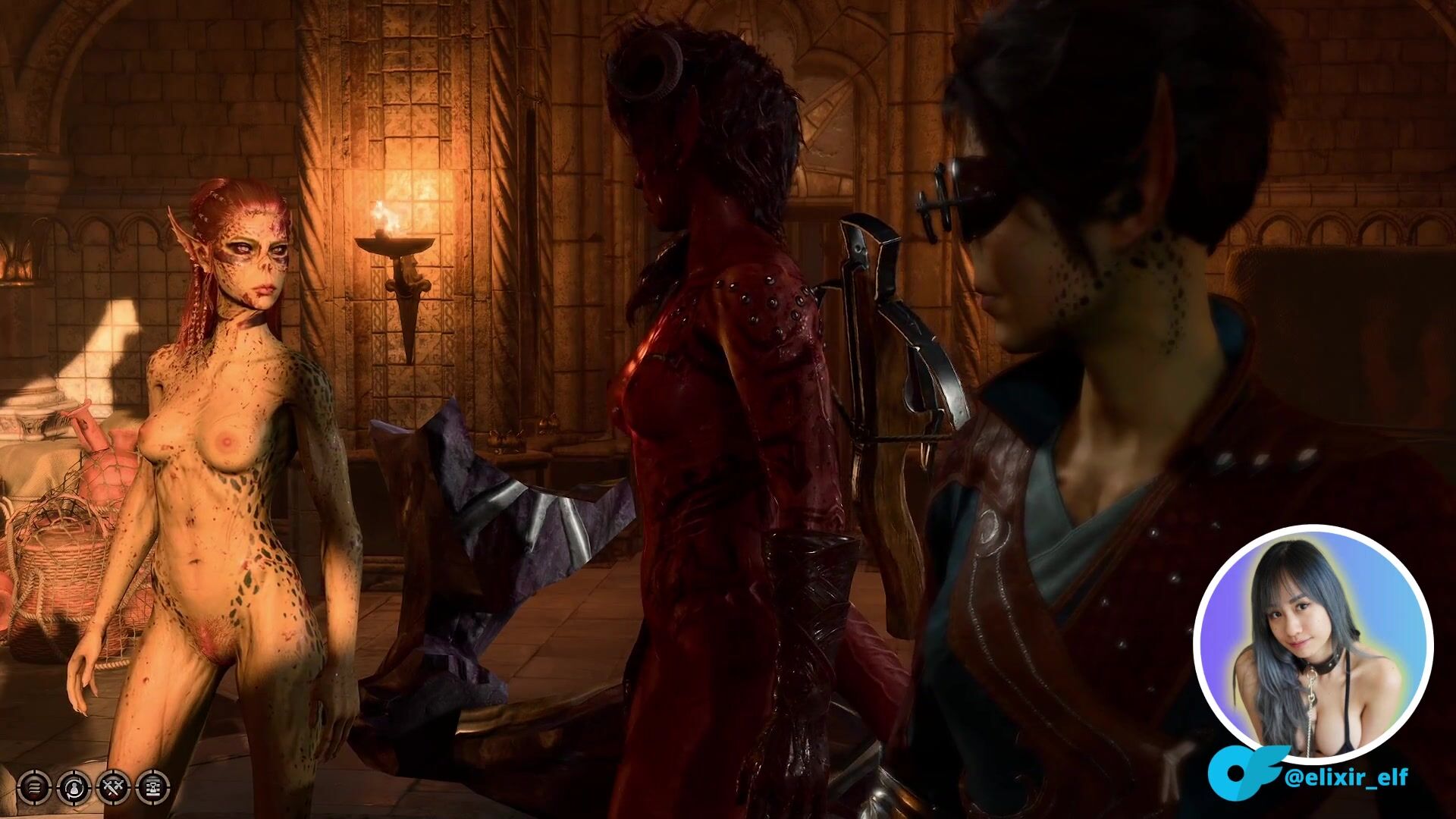Click the character swap icon with circular arrows
The image size is (1456, 819).
[75, 789]
